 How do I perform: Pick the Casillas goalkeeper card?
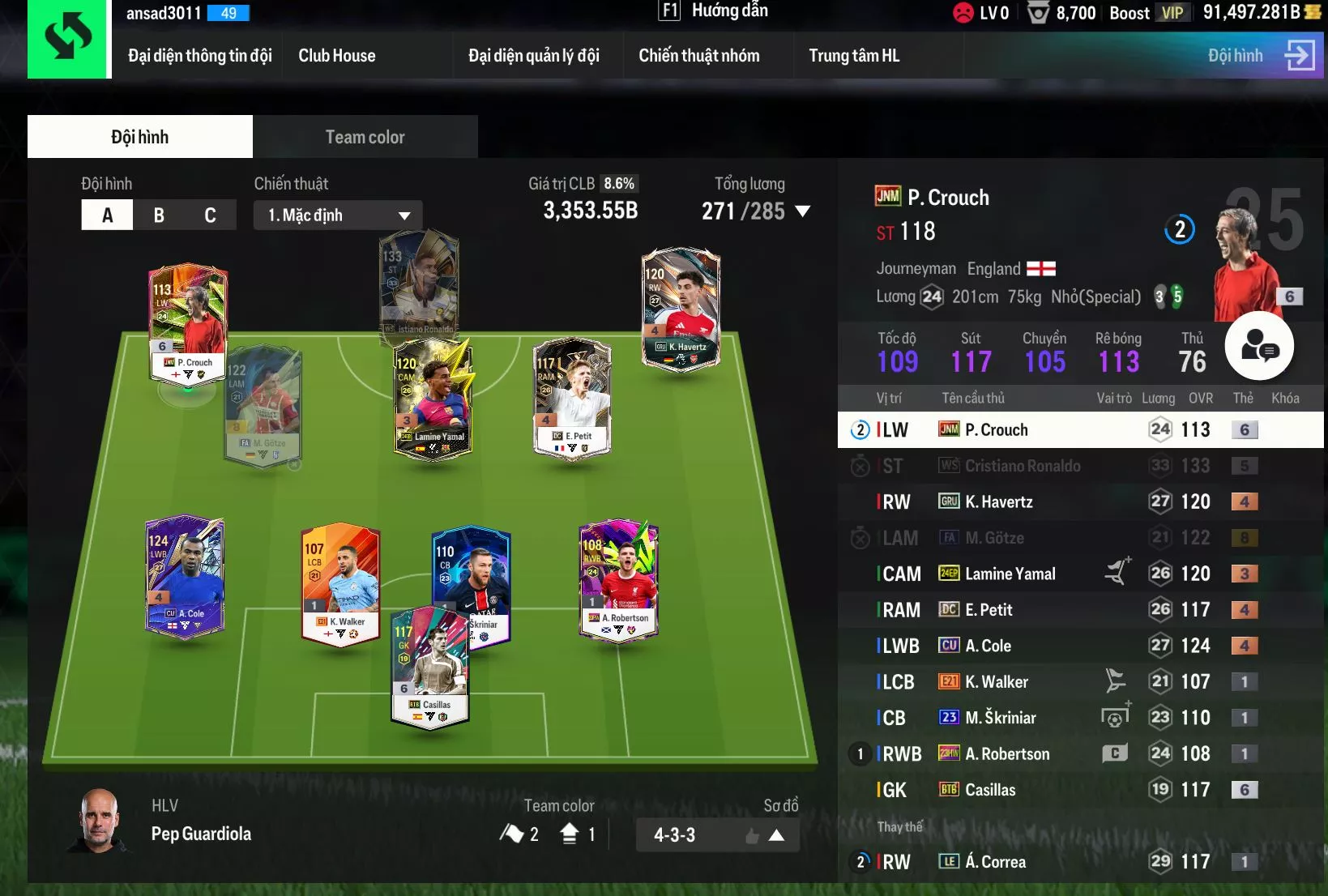pos(430,664)
